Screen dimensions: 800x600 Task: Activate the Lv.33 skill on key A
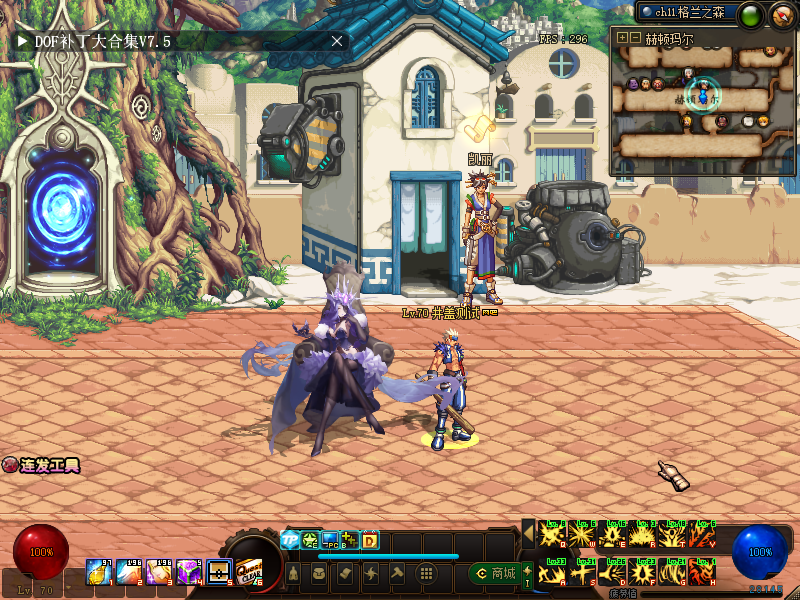click(x=553, y=572)
